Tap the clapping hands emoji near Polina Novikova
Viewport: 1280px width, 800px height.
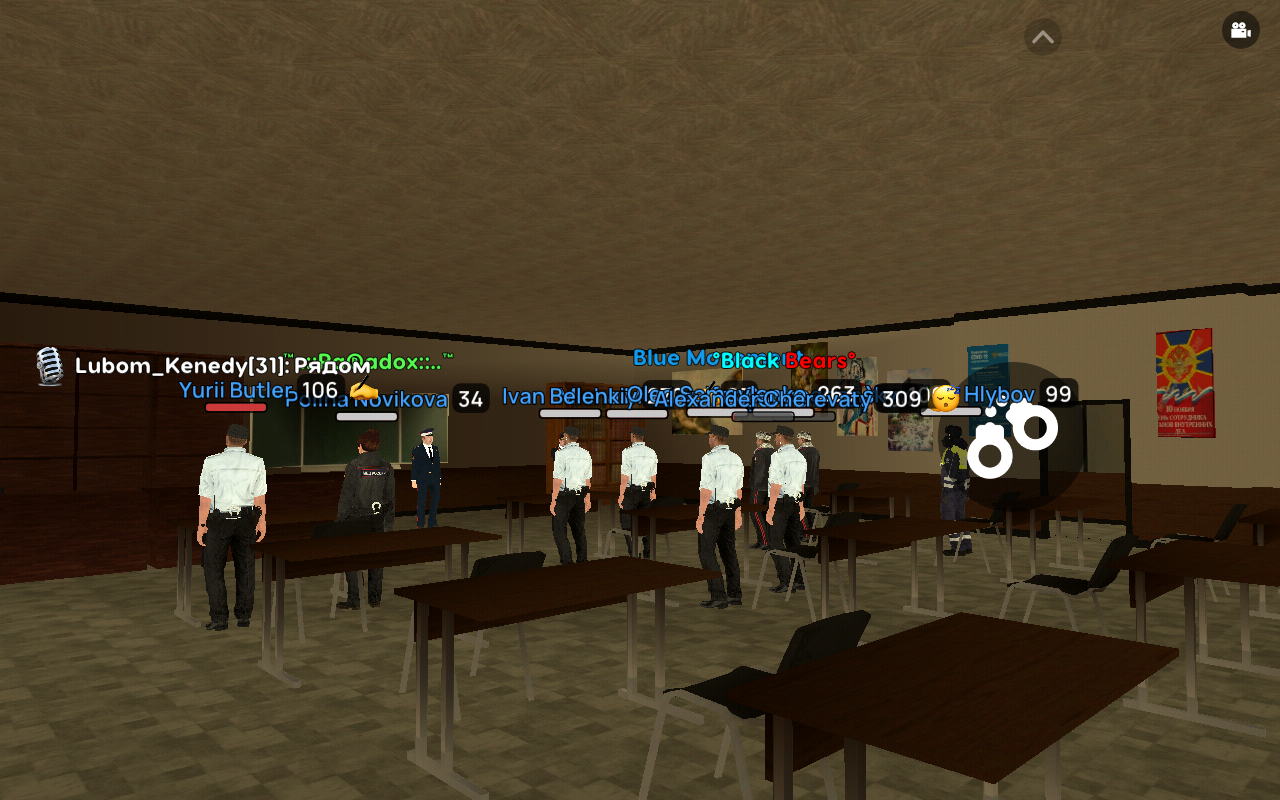pos(363,393)
